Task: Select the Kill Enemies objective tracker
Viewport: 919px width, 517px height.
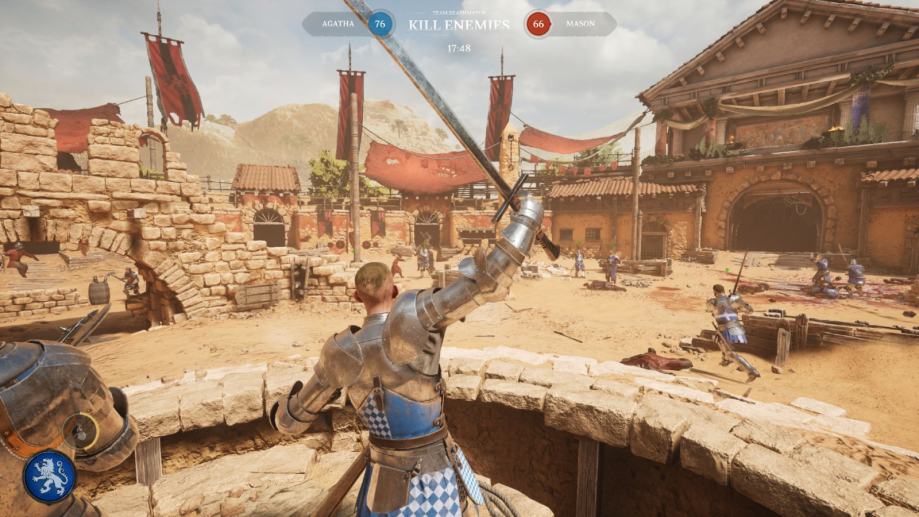Action: click(x=459, y=24)
